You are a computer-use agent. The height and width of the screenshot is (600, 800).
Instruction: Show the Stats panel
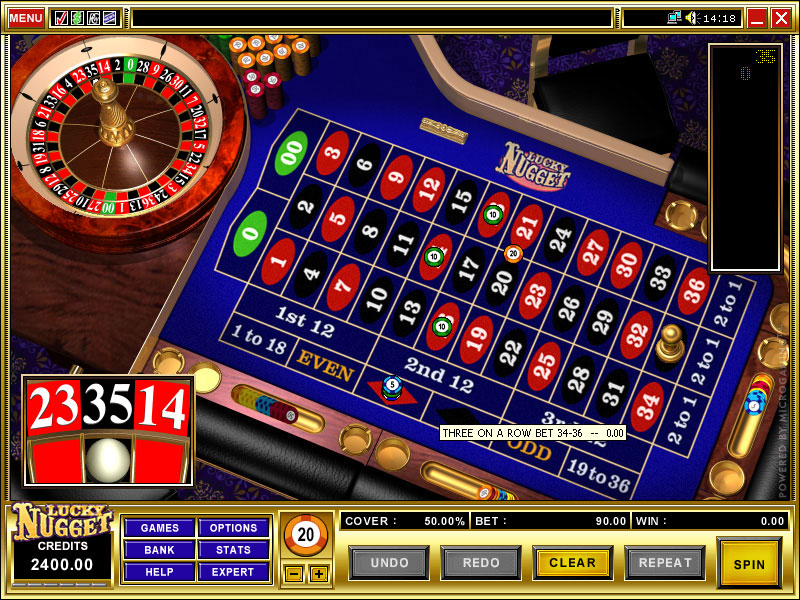pos(233,550)
